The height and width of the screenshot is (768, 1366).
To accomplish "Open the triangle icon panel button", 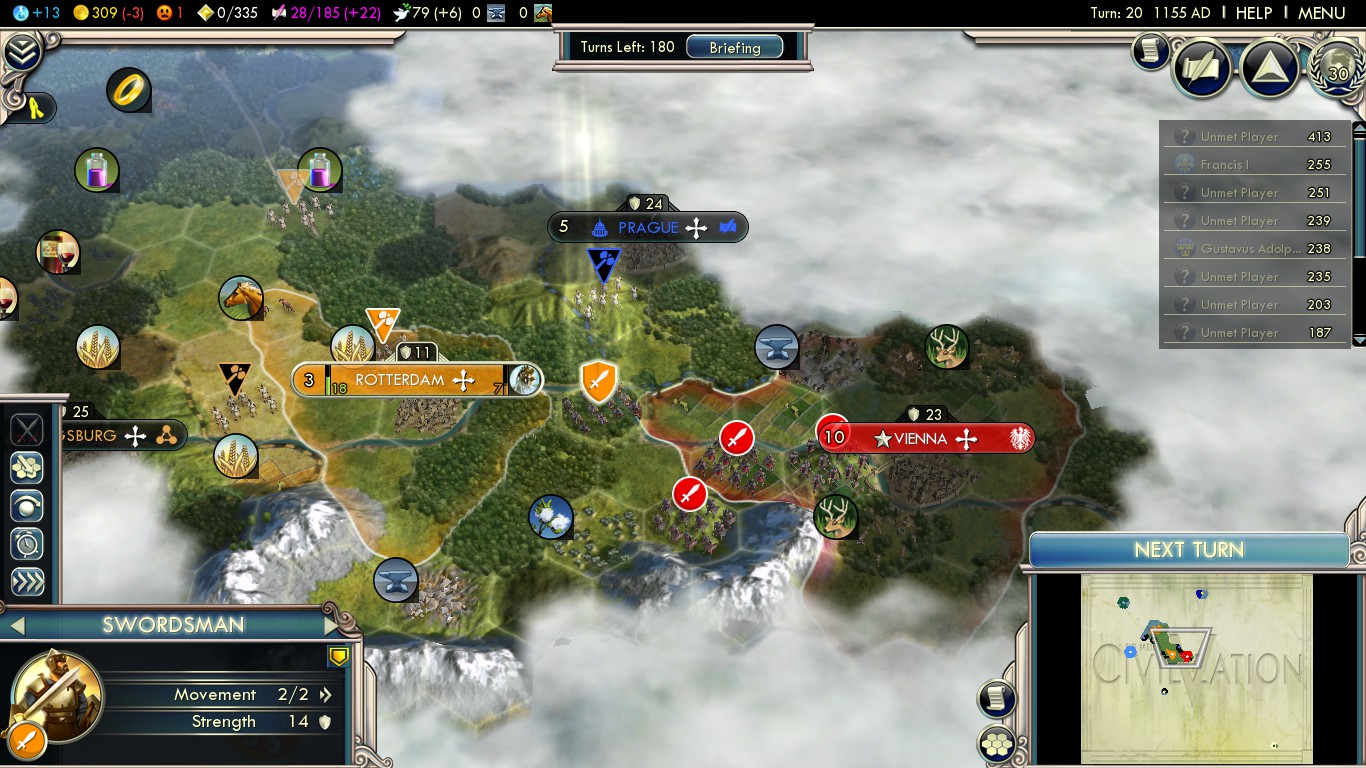I will coord(1269,68).
